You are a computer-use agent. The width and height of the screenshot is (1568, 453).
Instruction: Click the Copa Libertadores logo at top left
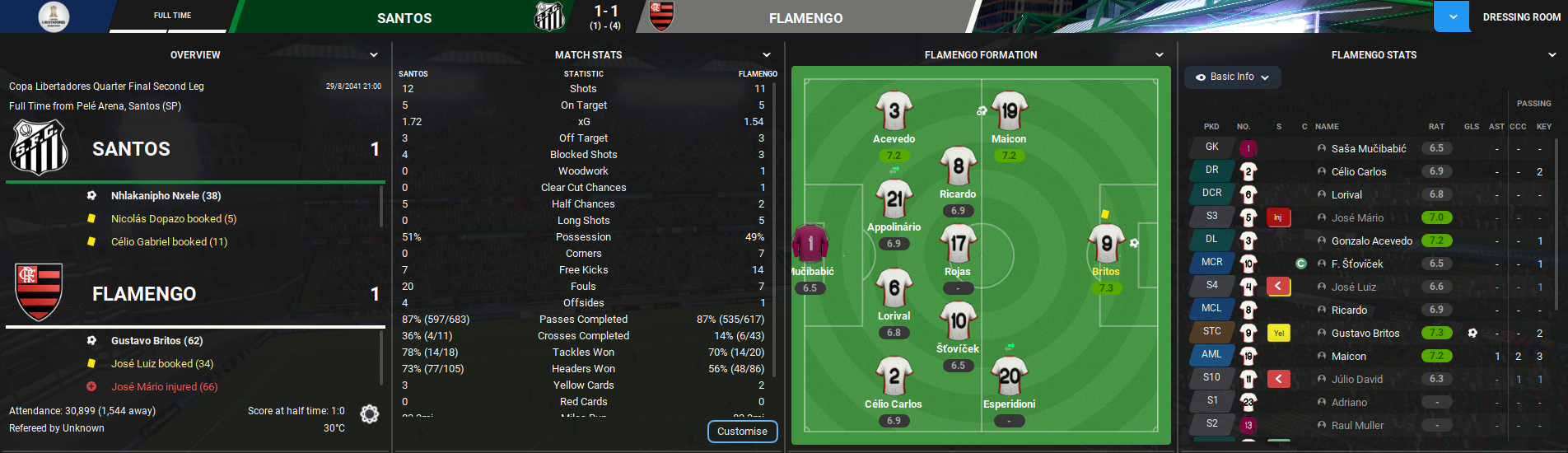coord(54,16)
